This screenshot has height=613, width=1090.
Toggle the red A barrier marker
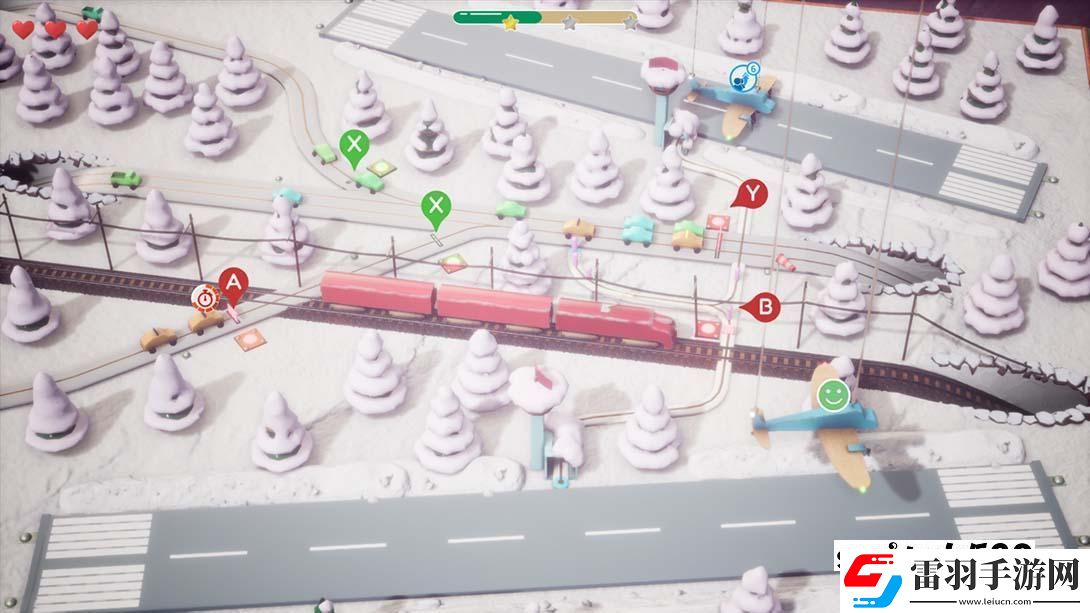point(232,283)
